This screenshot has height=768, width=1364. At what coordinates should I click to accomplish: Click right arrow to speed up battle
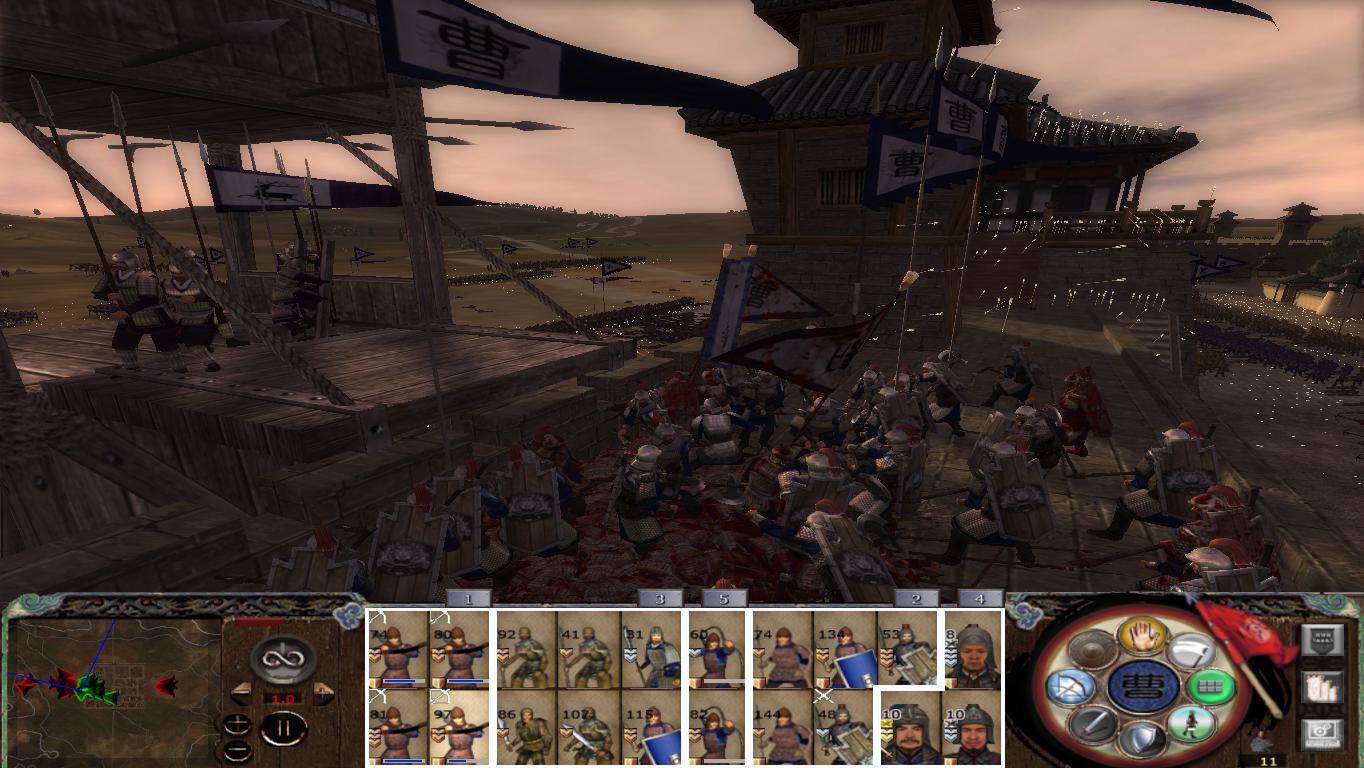[324, 692]
